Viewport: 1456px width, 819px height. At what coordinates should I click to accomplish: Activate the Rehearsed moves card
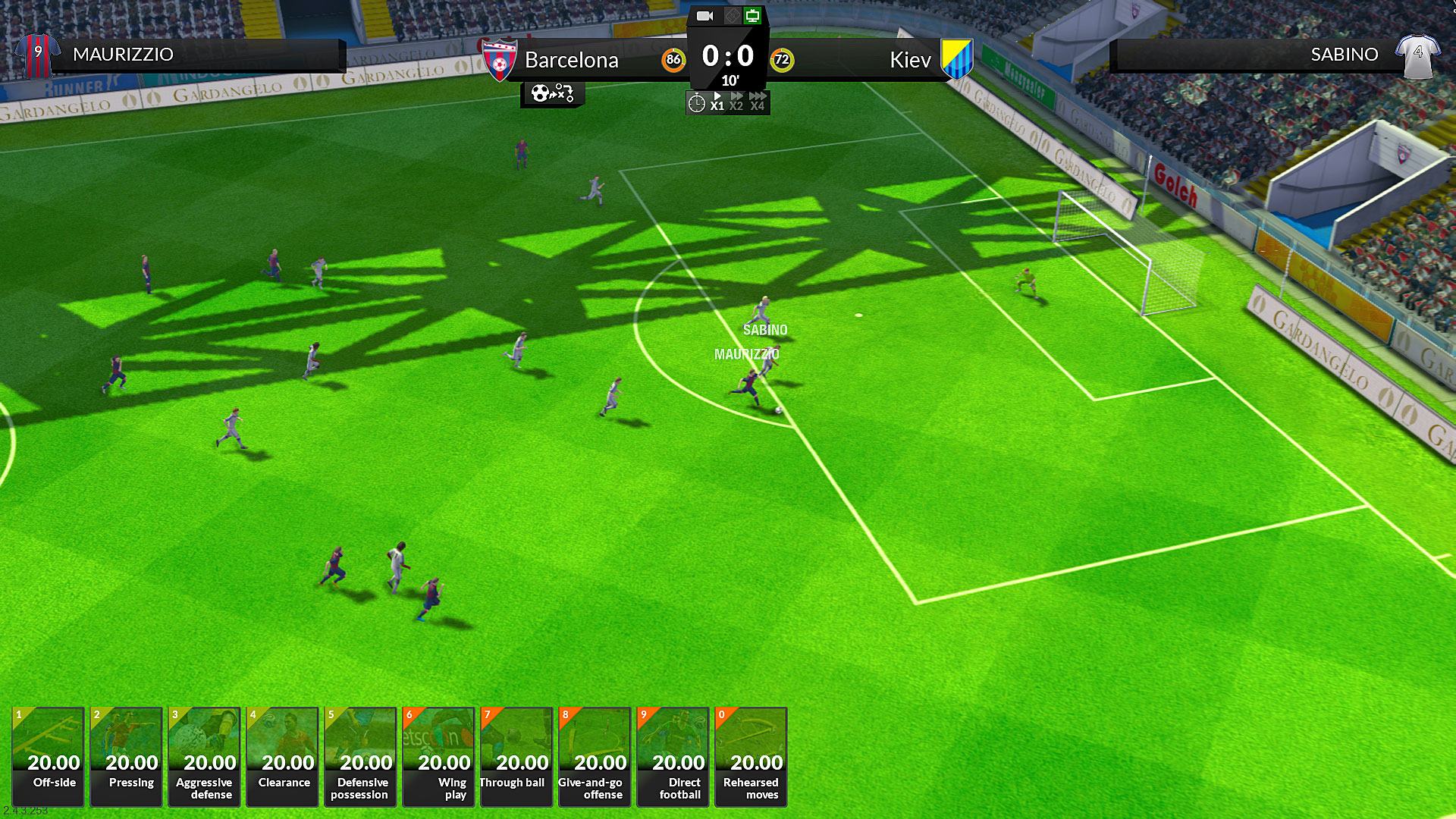coord(751,756)
